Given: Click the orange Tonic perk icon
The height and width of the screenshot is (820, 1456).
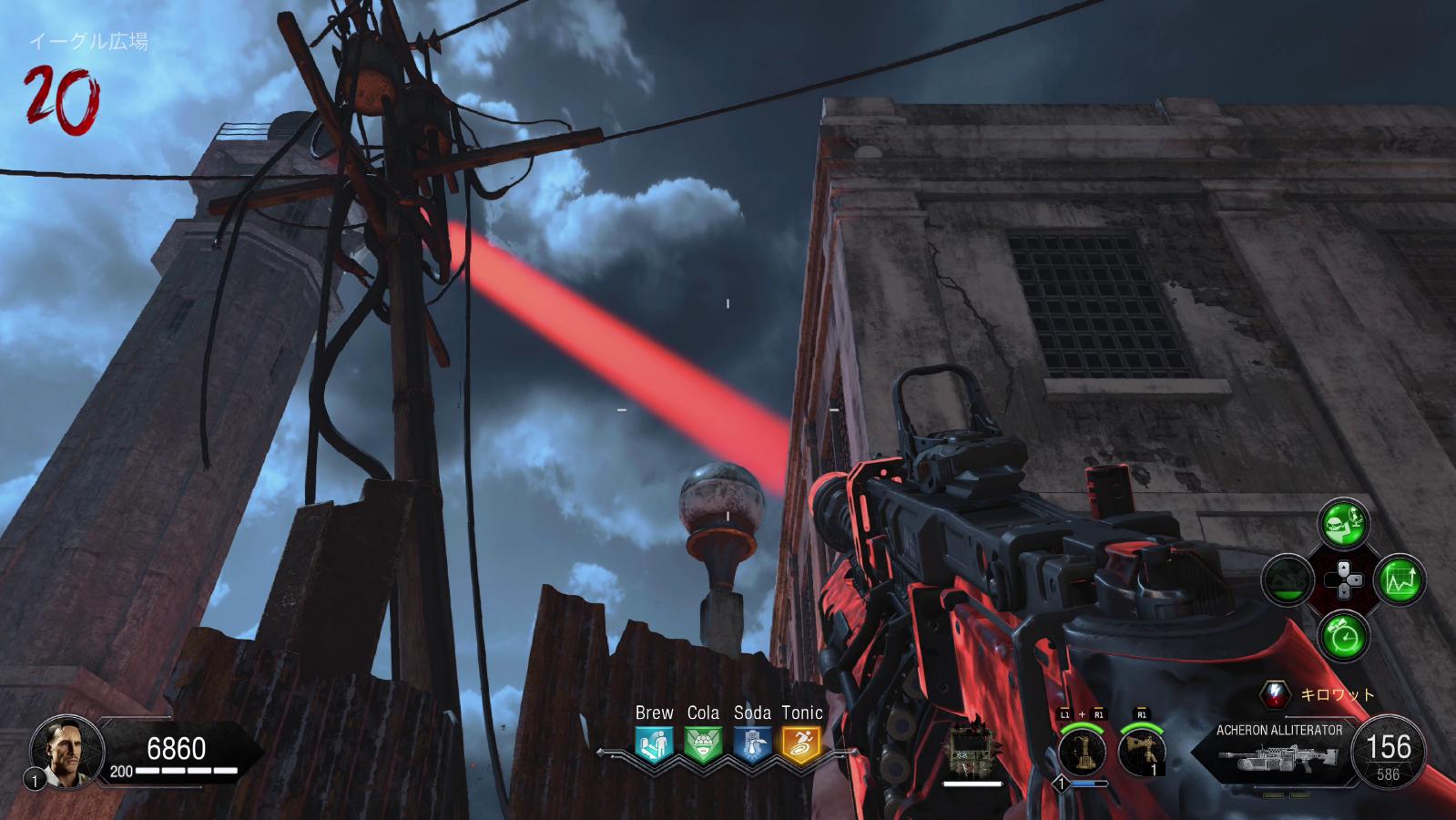Looking at the screenshot, I should point(801,743).
